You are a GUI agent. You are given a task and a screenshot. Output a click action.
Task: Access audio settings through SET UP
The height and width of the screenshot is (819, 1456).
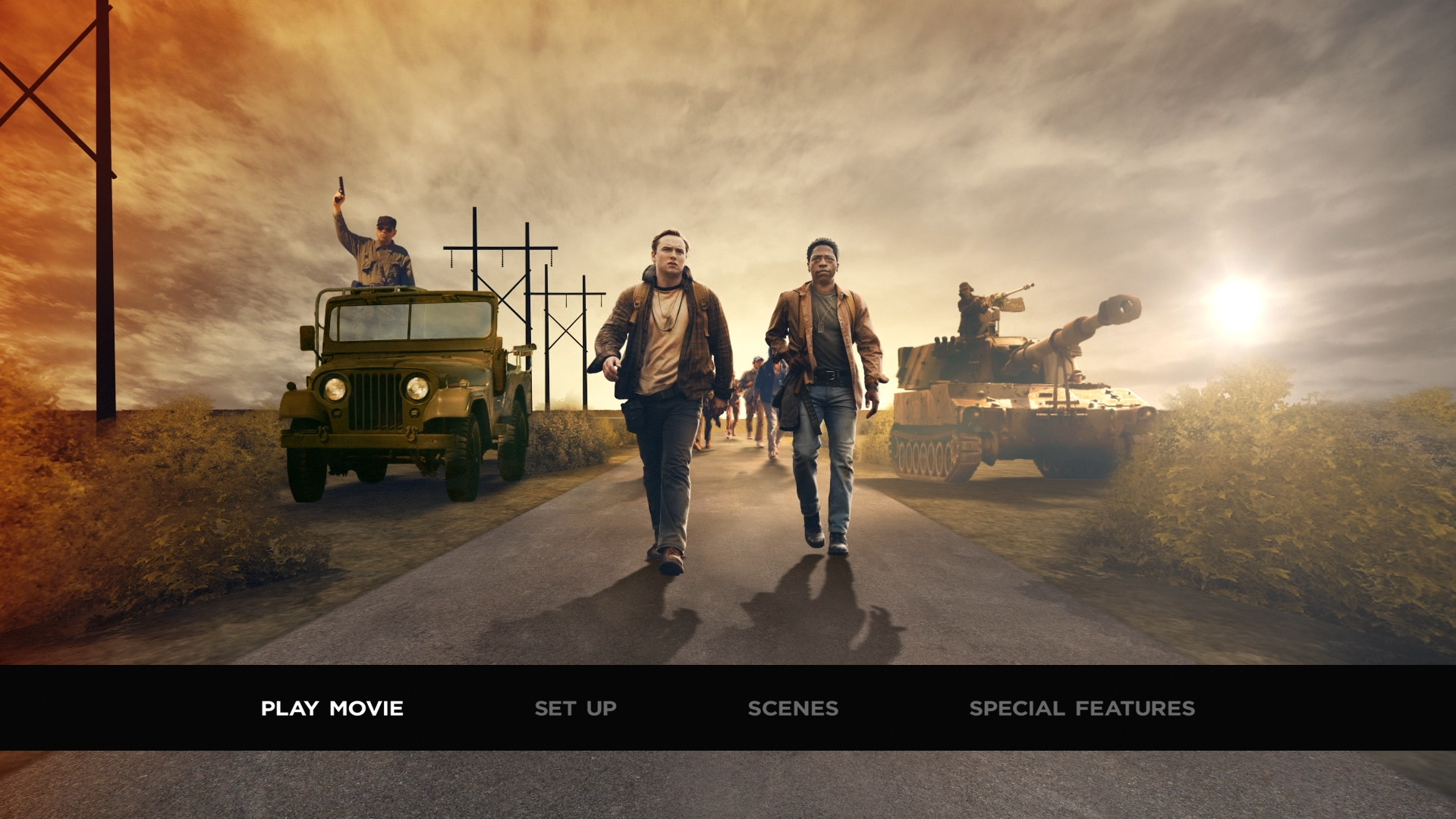pyautogui.click(x=575, y=708)
